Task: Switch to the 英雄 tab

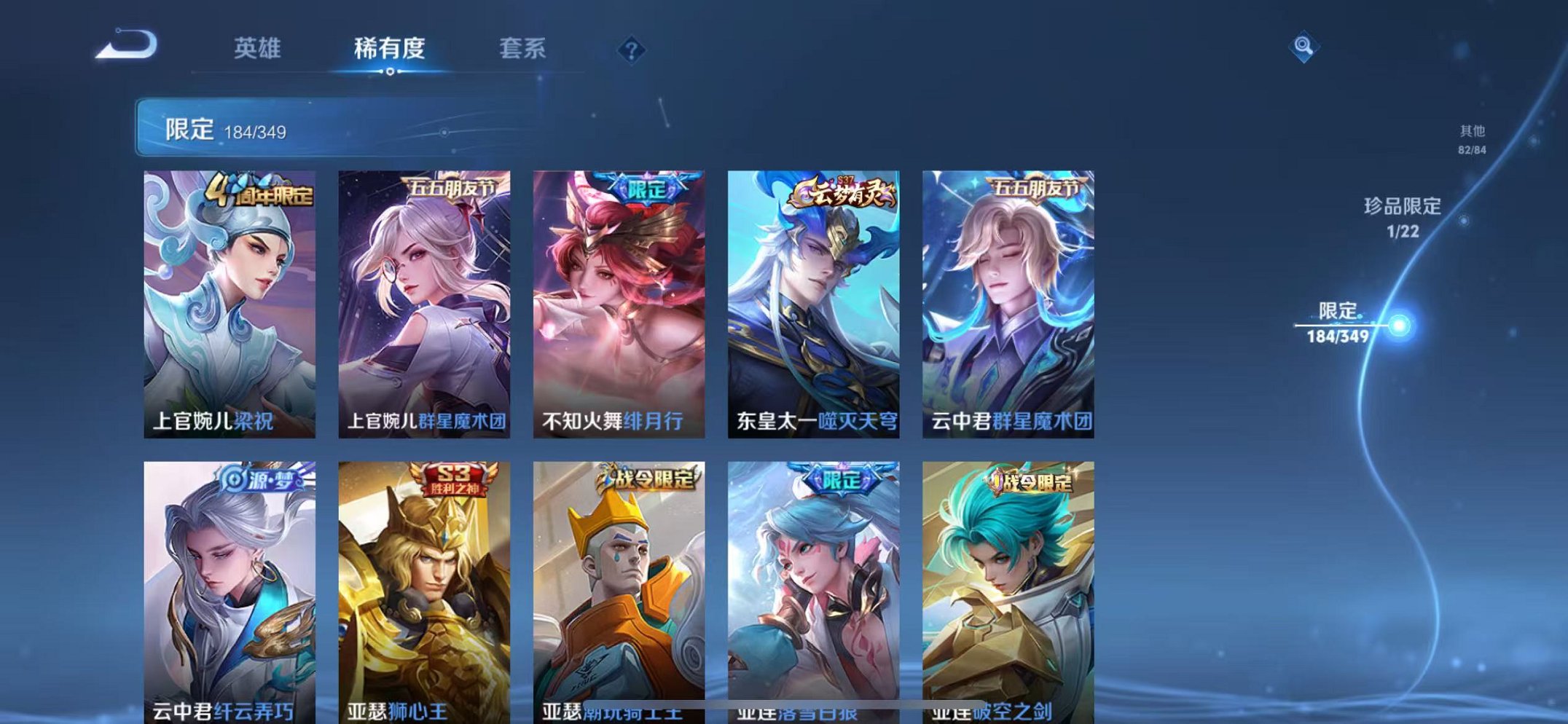Action: click(259, 48)
